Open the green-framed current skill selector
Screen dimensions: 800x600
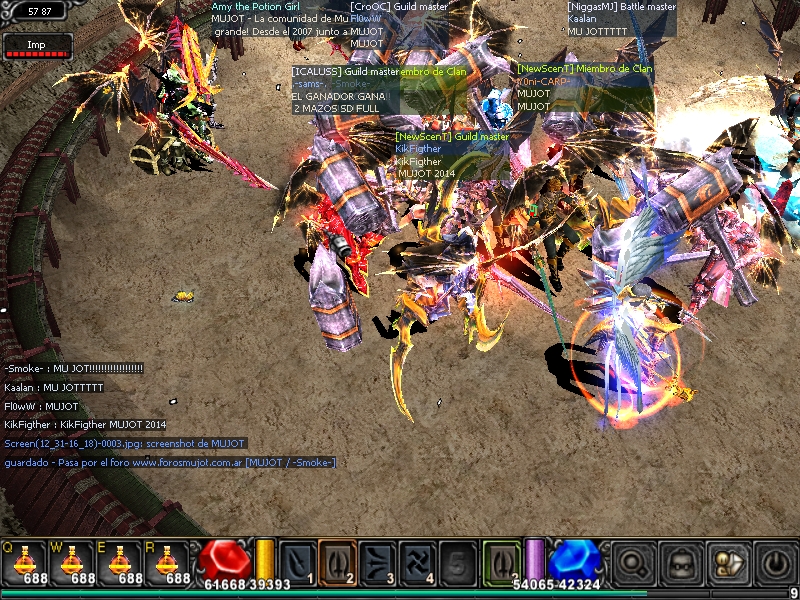tap(501, 561)
